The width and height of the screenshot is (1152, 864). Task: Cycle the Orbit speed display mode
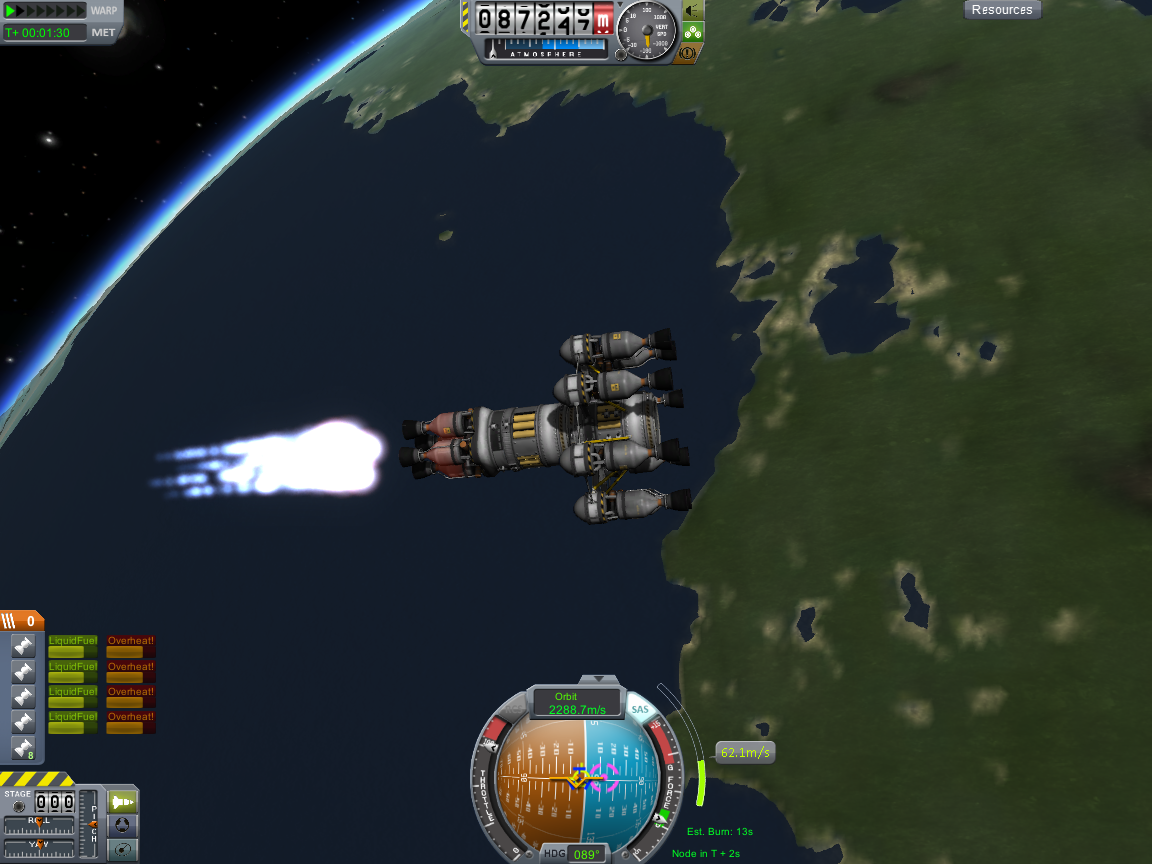point(574,703)
